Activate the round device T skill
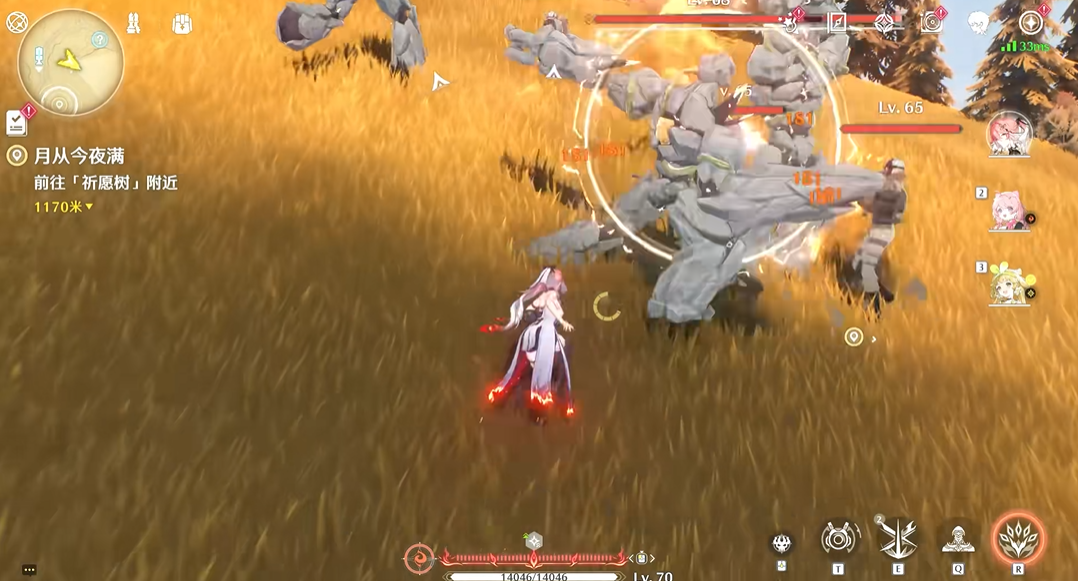This screenshot has height=581, width=1078. click(838, 538)
